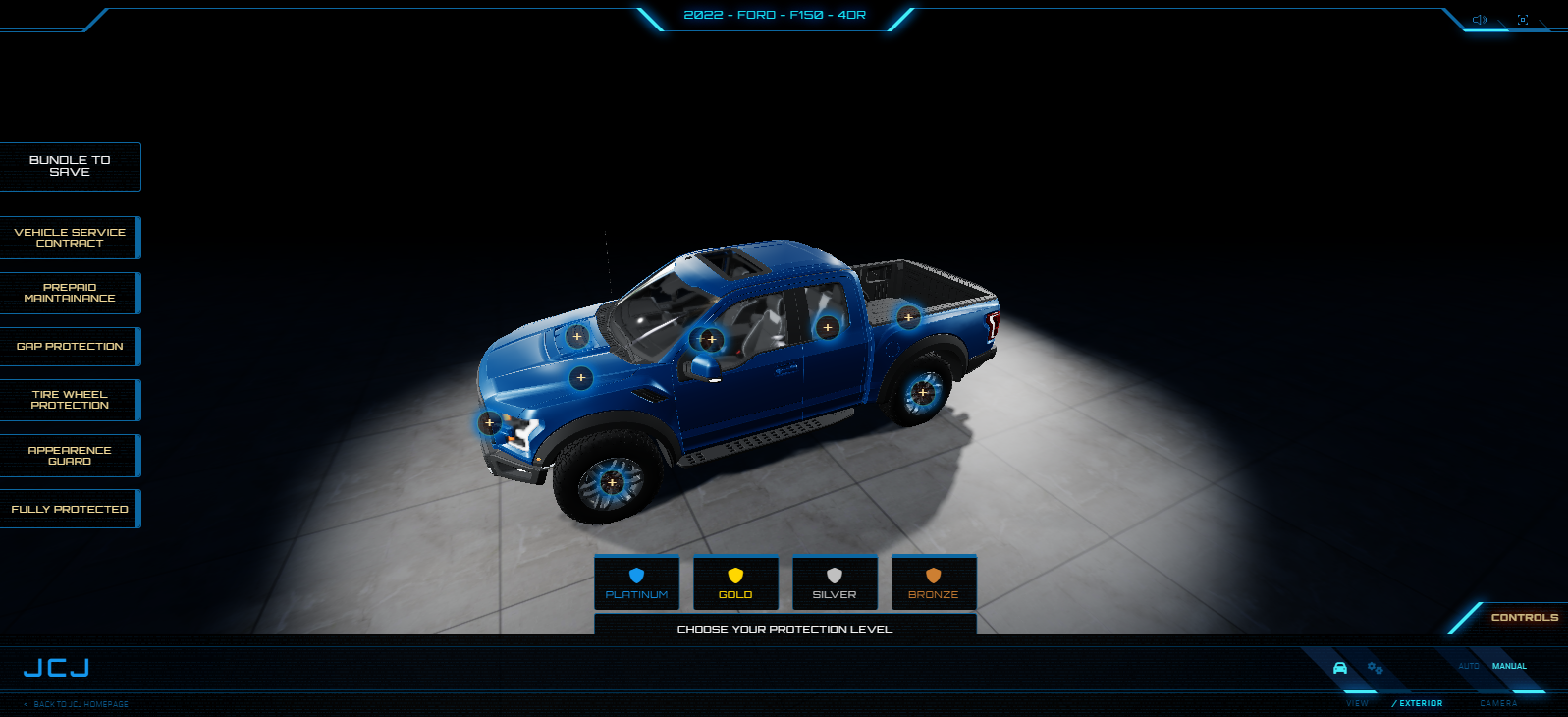
Task: Switch to the car exterior view icon
Action: [1340, 668]
